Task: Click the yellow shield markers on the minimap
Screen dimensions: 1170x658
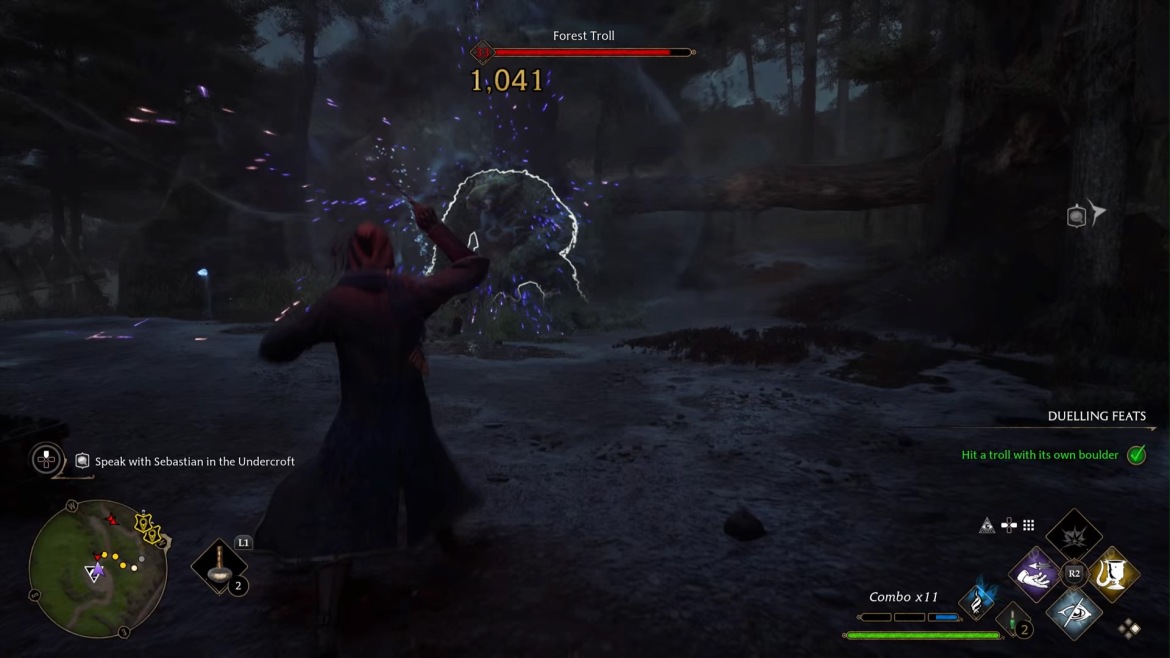Action: [148, 527]
